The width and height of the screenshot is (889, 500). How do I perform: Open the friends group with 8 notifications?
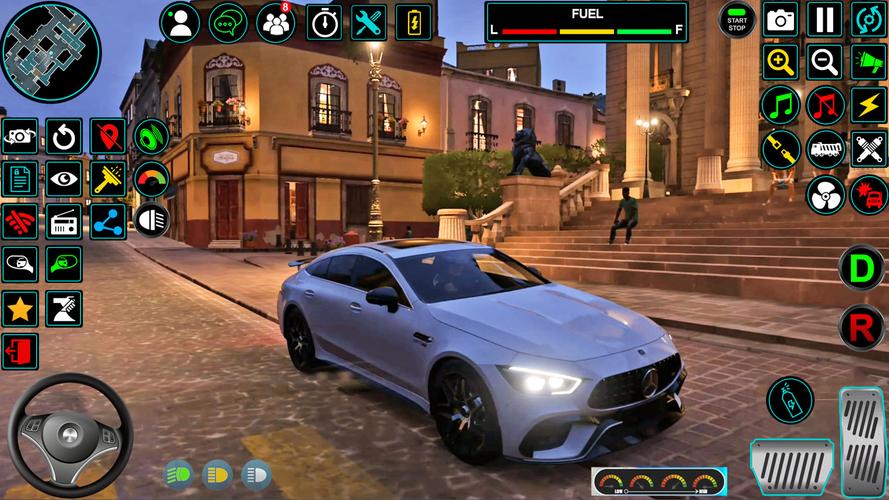275,22
